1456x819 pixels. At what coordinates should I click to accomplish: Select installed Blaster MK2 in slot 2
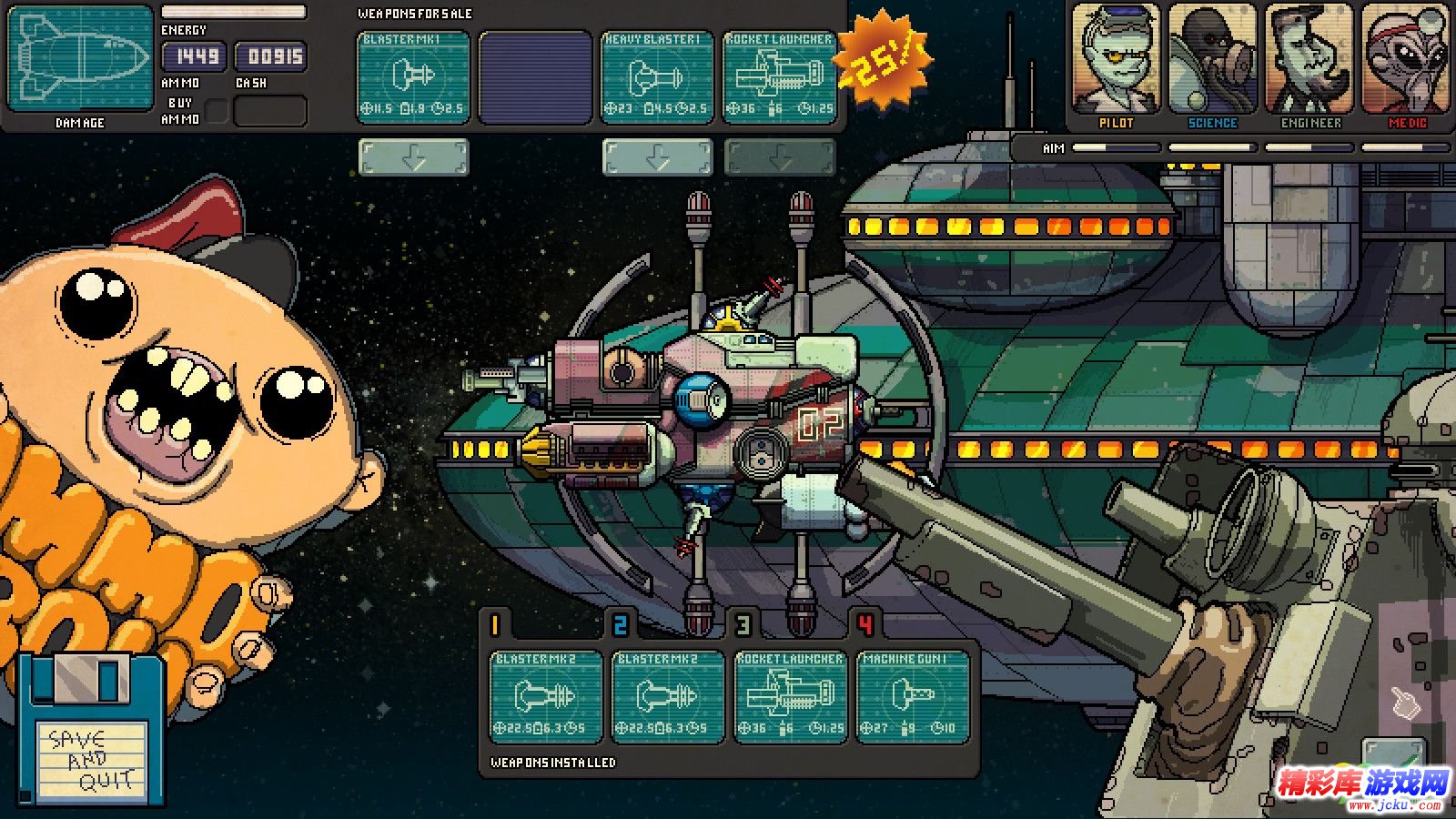coord(668,696)
